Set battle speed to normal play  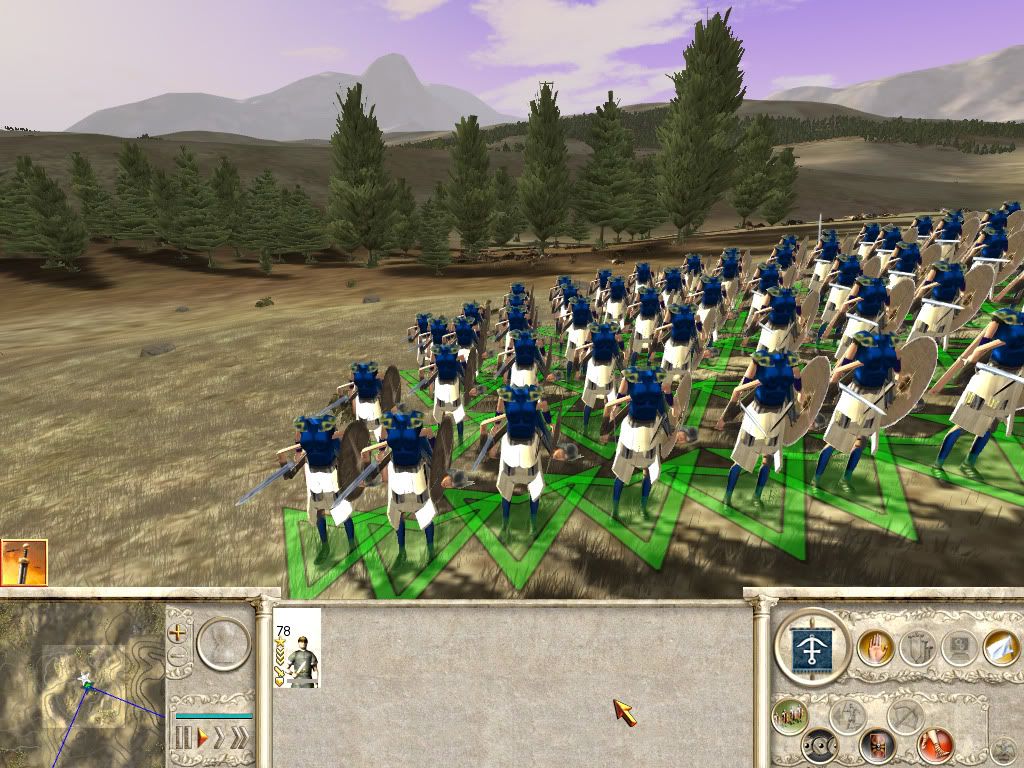[x=202, y=739]
